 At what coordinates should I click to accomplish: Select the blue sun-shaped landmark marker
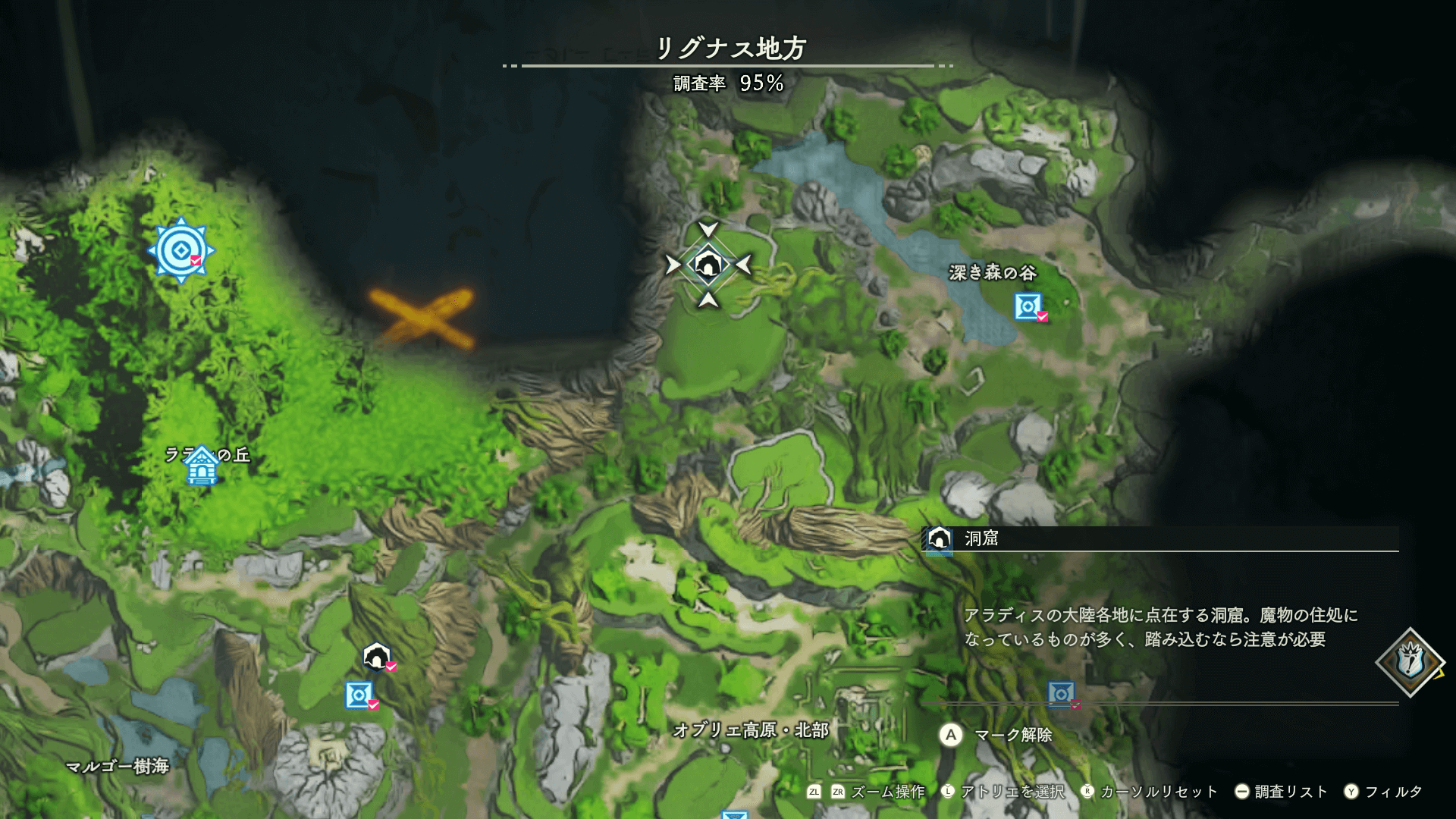(180, 250)
